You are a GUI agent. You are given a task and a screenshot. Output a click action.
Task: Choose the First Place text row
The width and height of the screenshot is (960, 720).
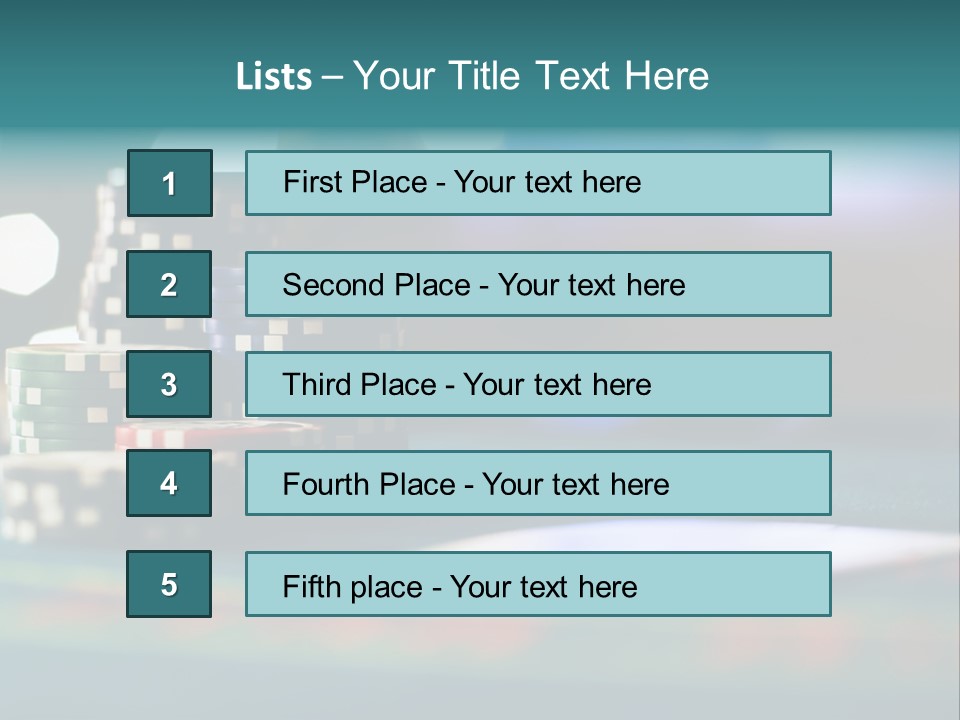click(538, 183)
